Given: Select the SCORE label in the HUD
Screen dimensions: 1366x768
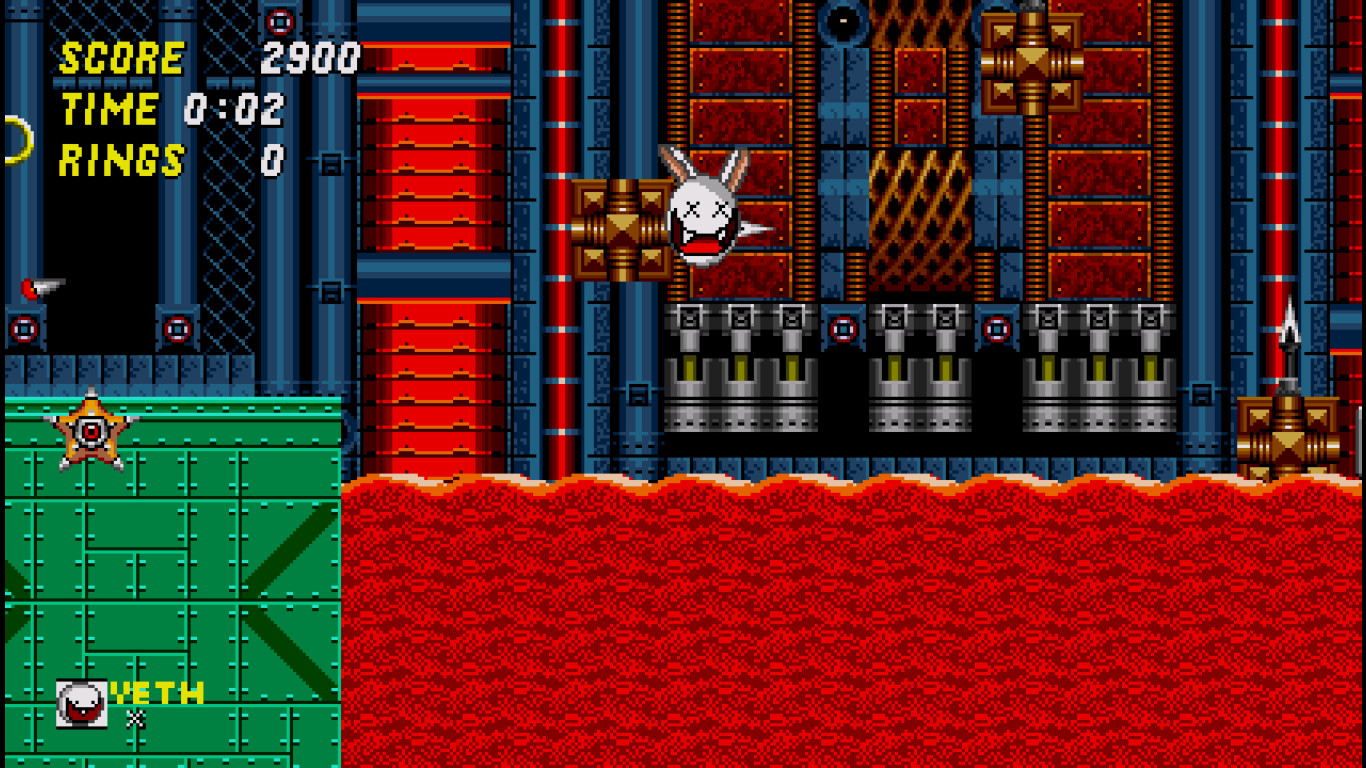Looking at the screenshot, I should click(120, 58).
